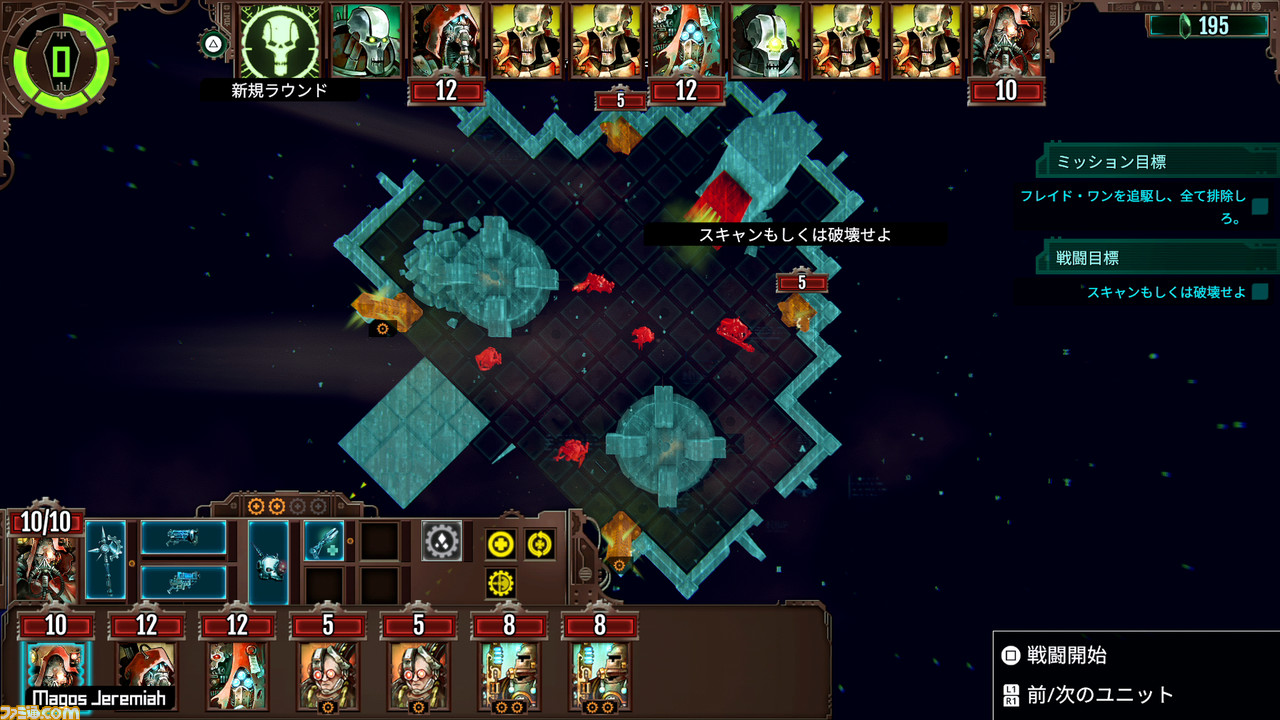Activate the yellow gear crosshair ability icon
The image size is (1280, 720).
pyautogui.click(x=501, y=583)
